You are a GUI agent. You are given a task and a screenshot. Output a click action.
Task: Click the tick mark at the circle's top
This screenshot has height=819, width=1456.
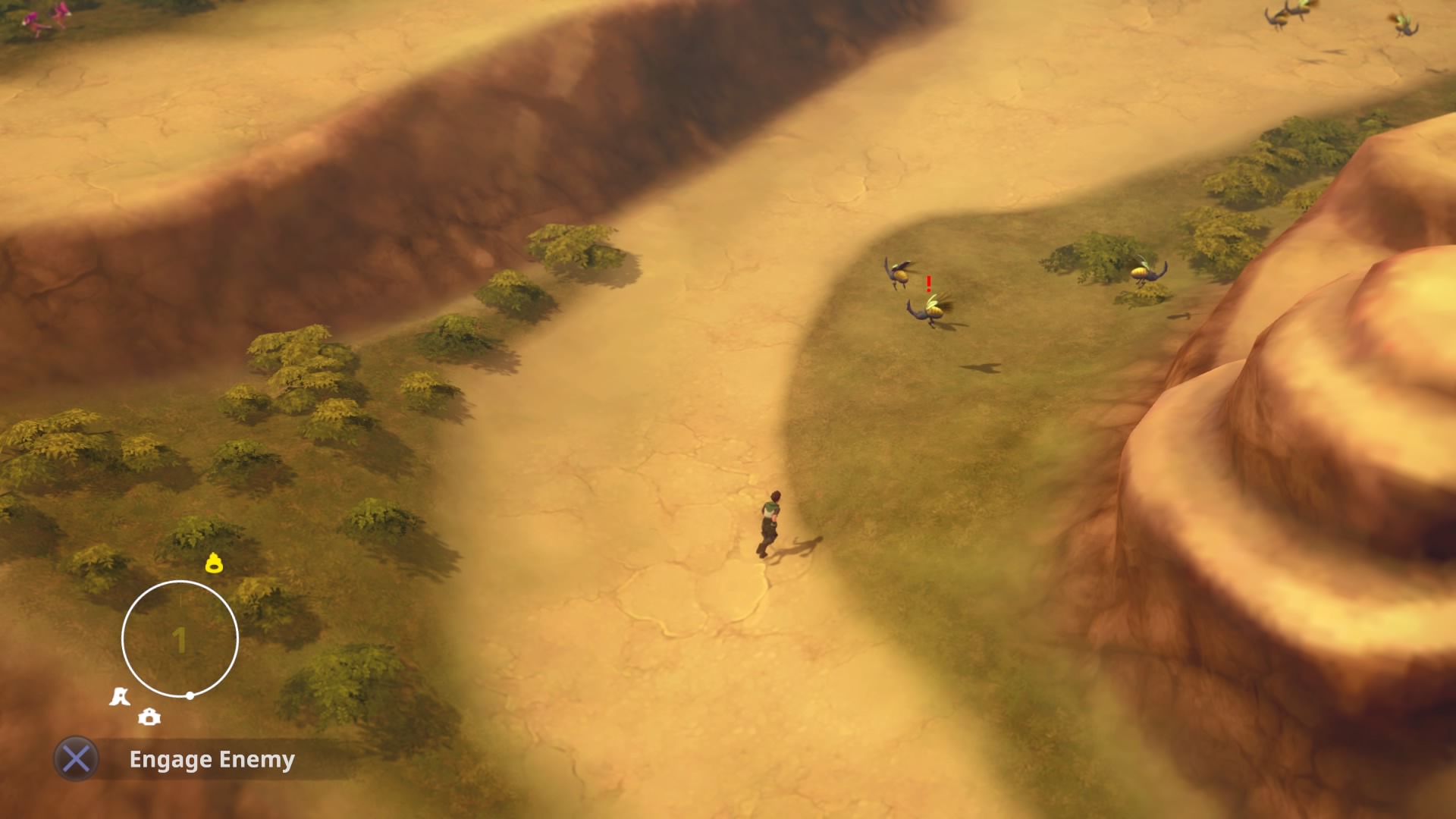coord(180,602)
